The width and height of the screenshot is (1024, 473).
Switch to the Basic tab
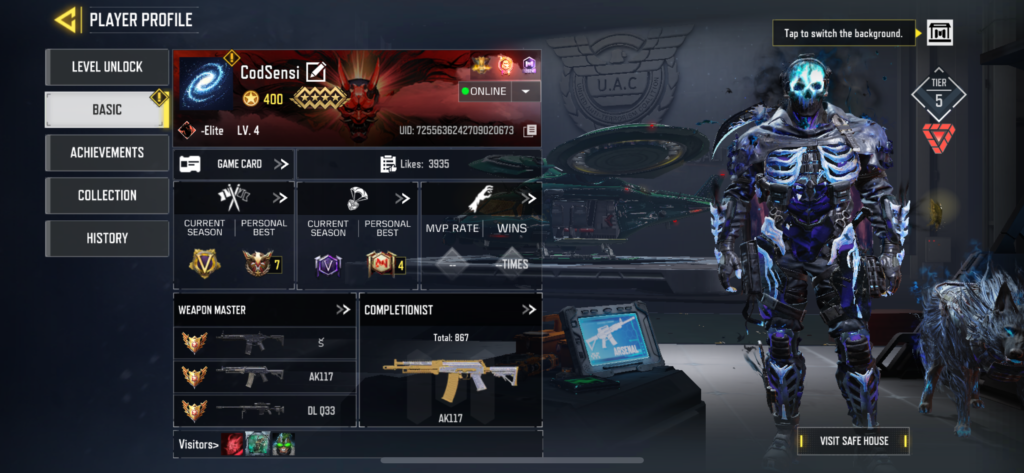(106, 110)
